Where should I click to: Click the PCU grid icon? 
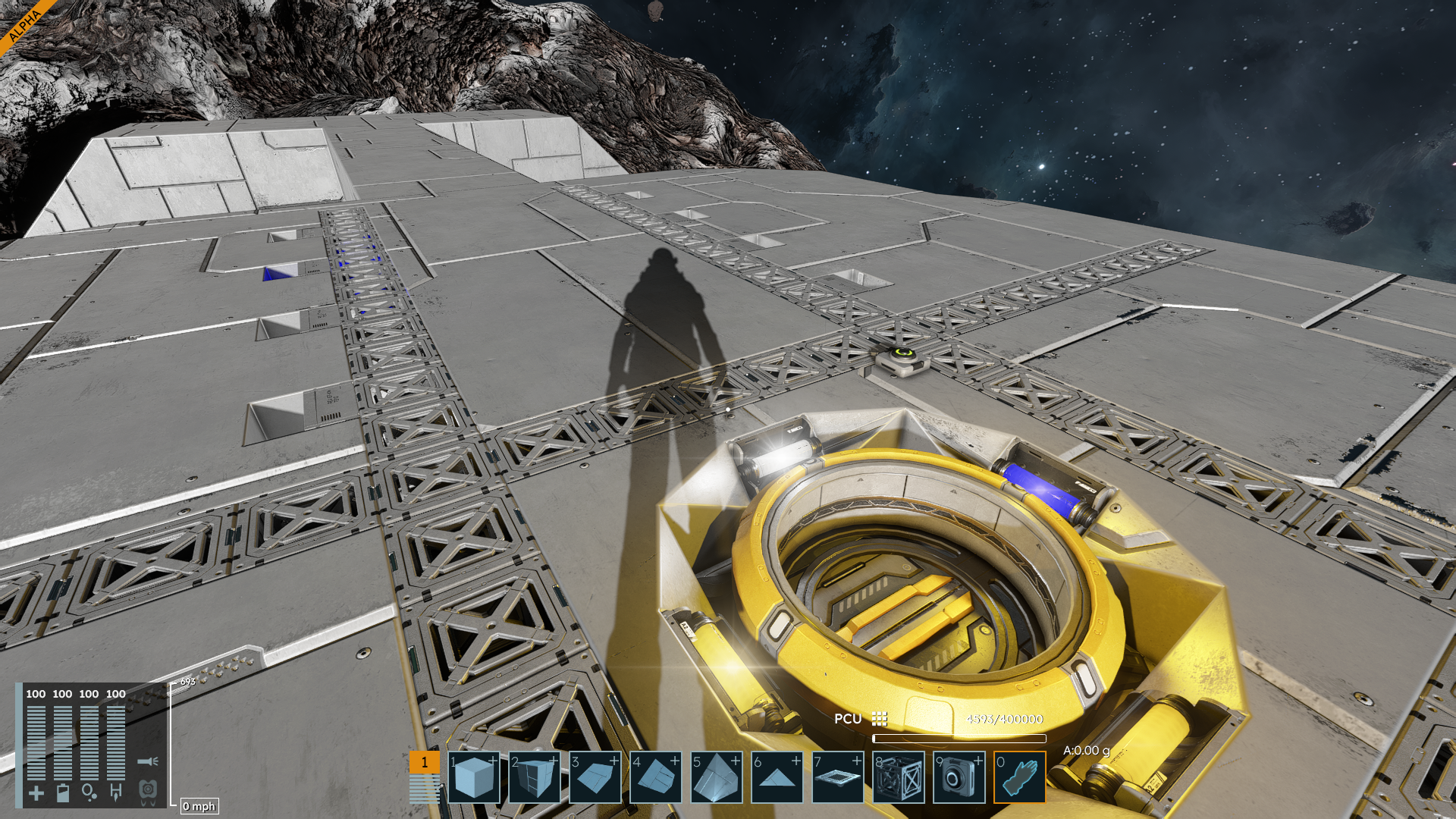click(x=880, y=718)
